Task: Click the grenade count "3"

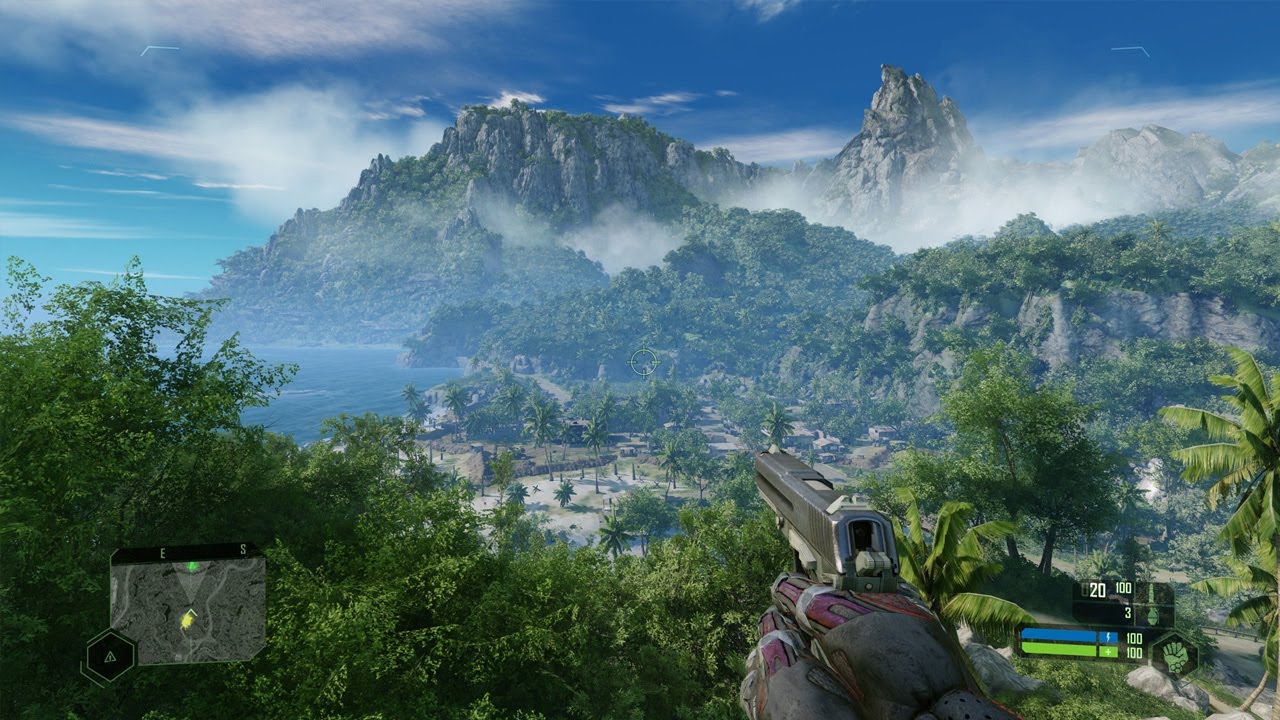Action: point(1128,612)
